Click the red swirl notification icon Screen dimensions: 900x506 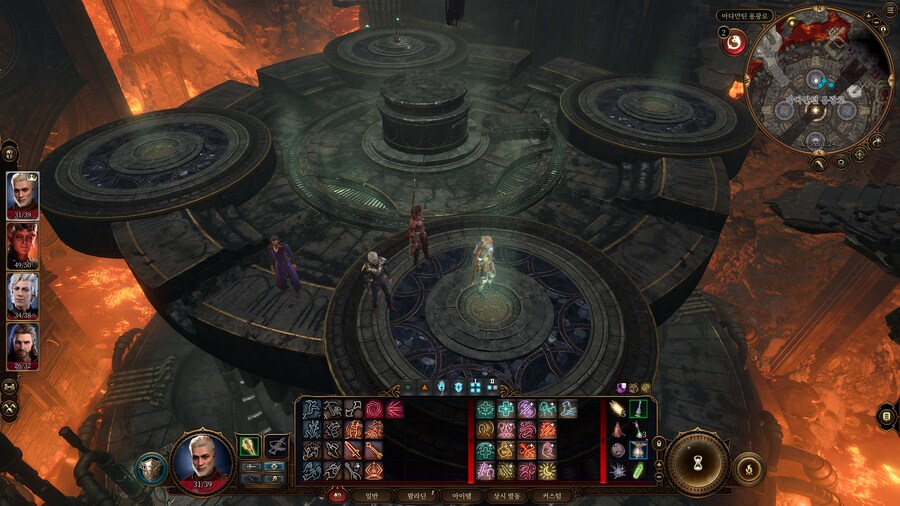pos(733,43)
